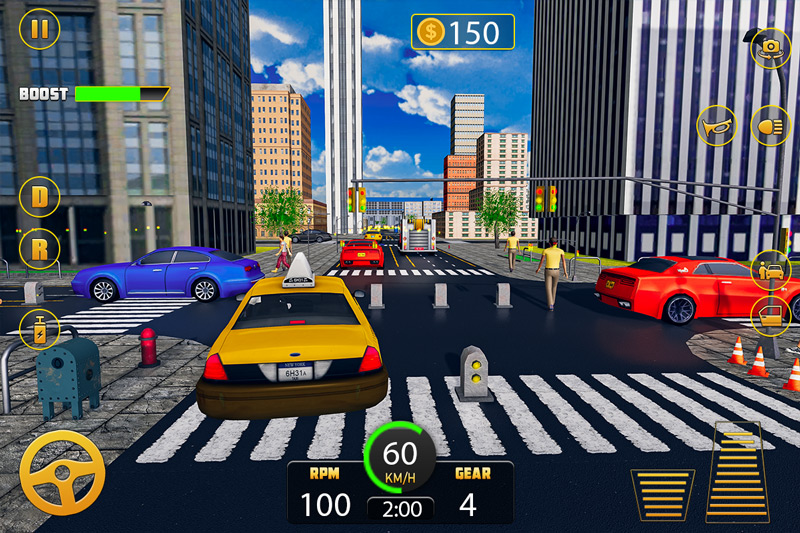Open the car door

coord(770,316)
